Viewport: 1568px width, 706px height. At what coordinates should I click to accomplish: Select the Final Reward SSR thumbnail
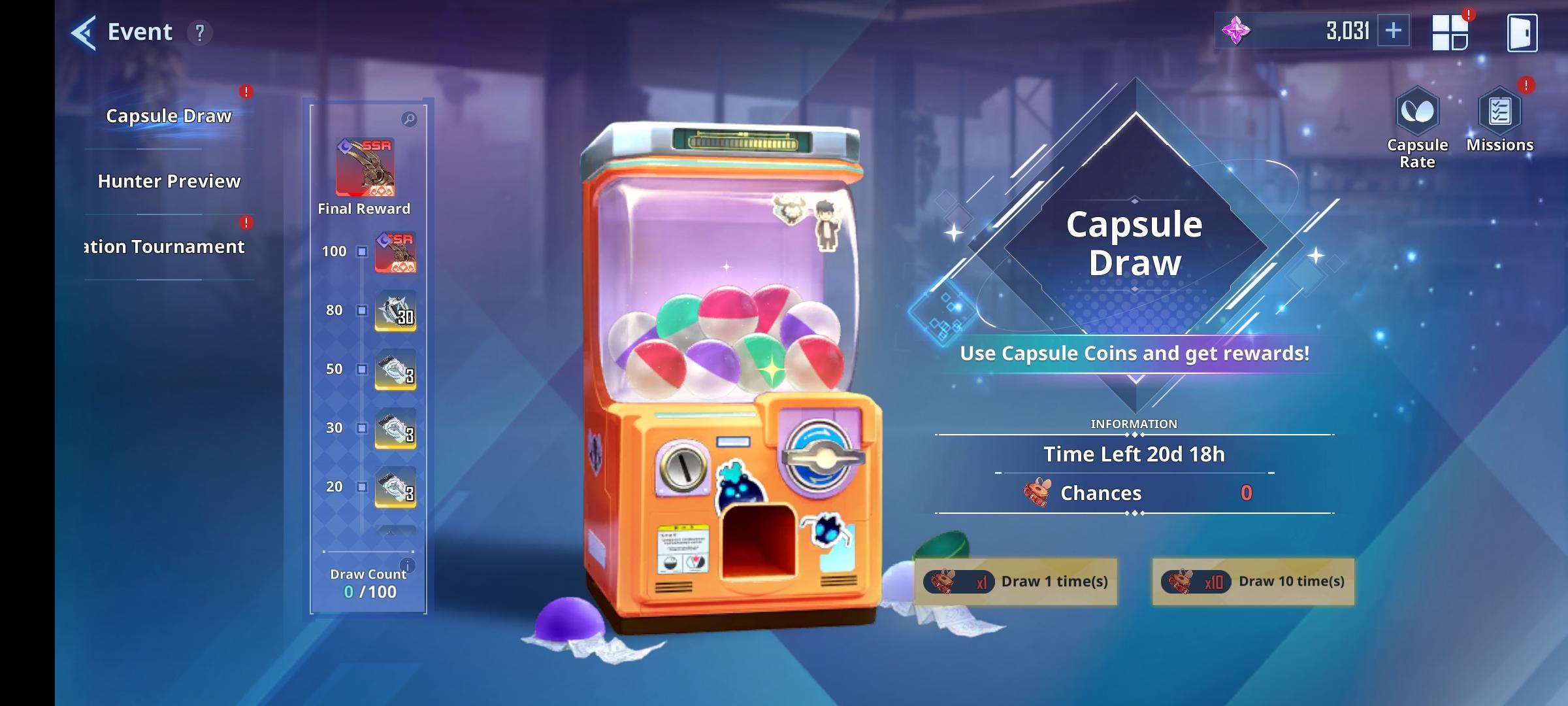tap(364, 168)
